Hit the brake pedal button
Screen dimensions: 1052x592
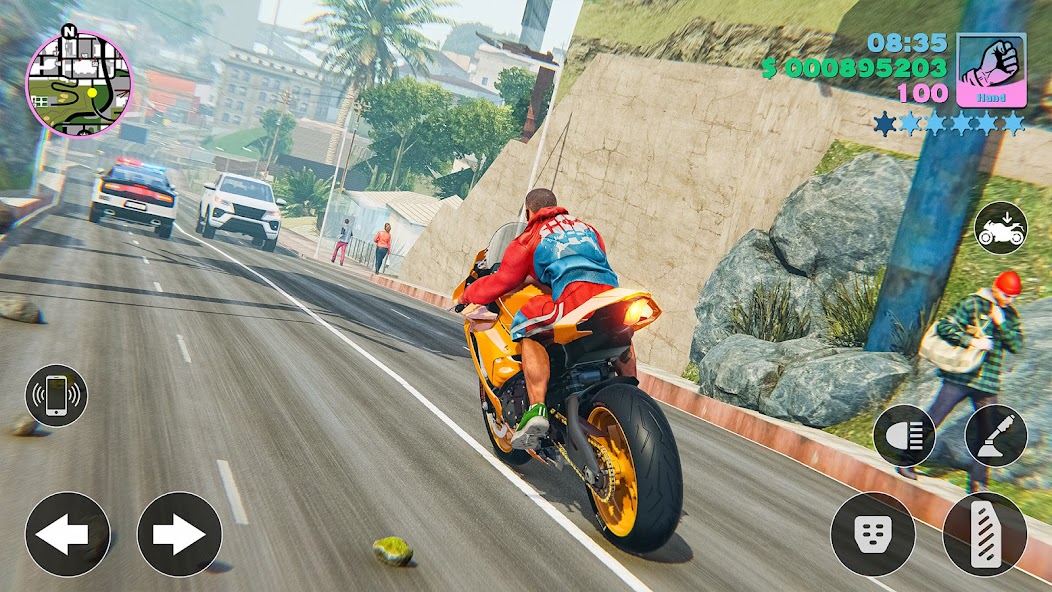point(873,534)
